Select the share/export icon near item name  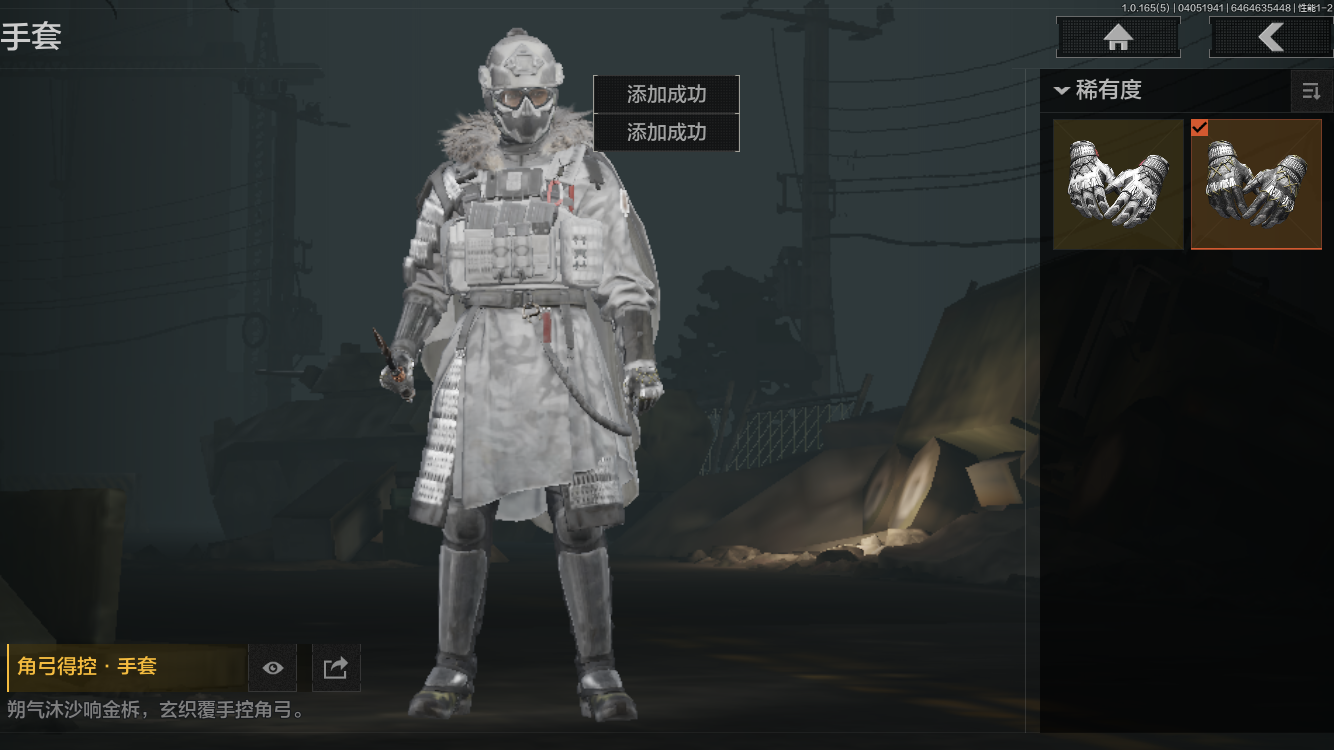tap(336, 668)
